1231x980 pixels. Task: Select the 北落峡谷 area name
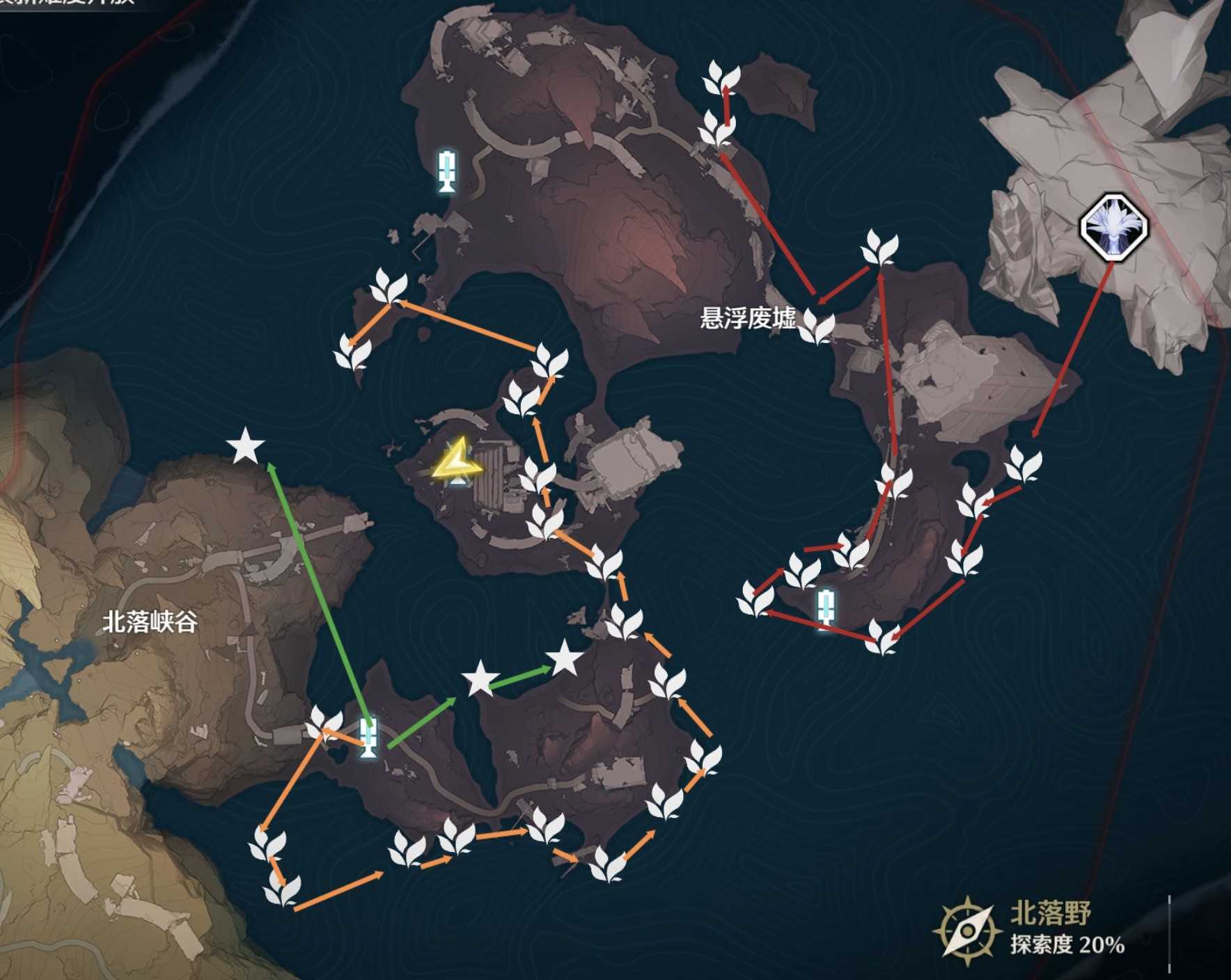(150, 622)
